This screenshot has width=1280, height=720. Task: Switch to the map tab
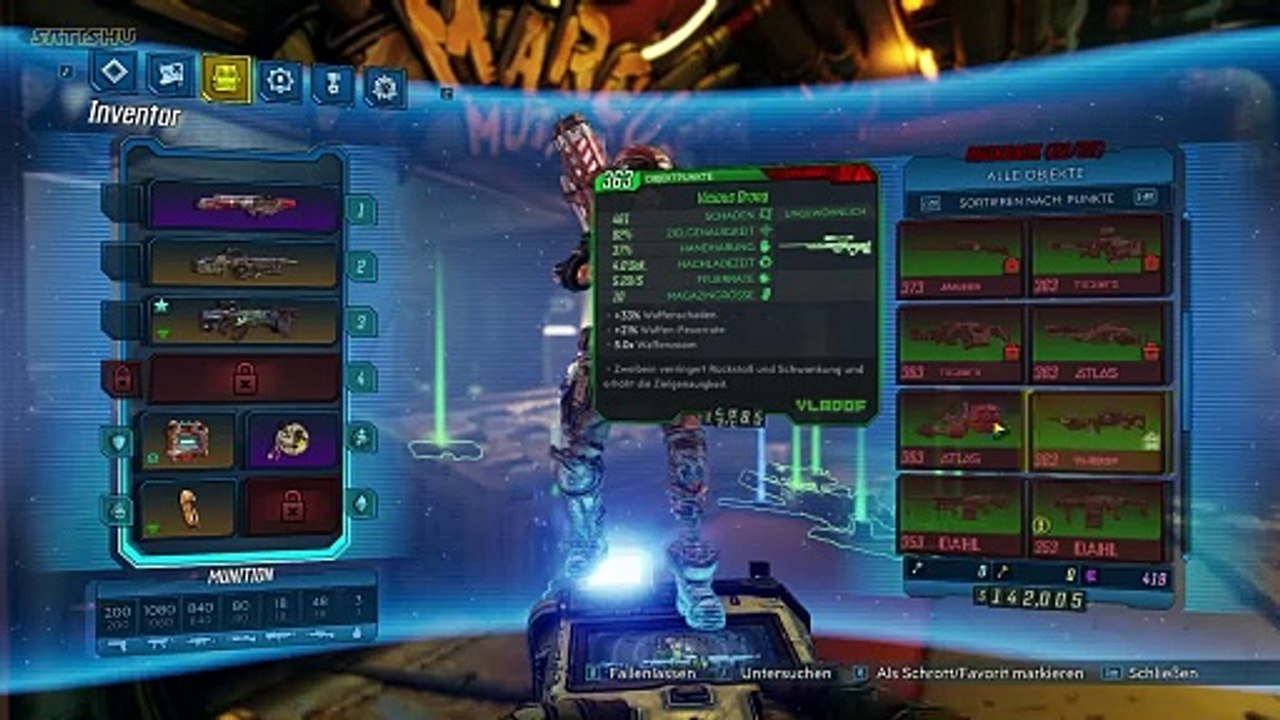tap(171, 75)
